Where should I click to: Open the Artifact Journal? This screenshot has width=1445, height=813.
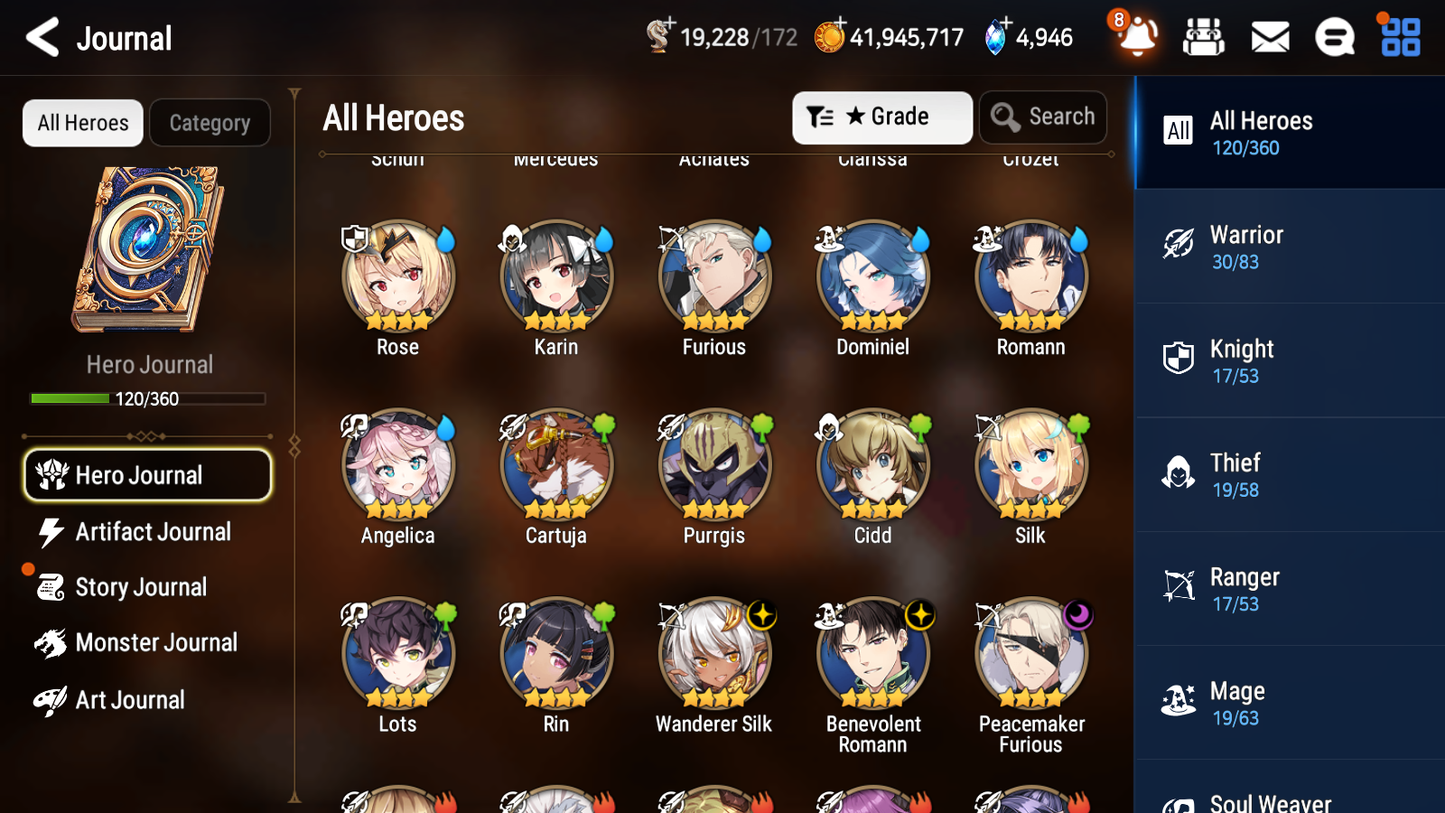click(x=151, y=532)
